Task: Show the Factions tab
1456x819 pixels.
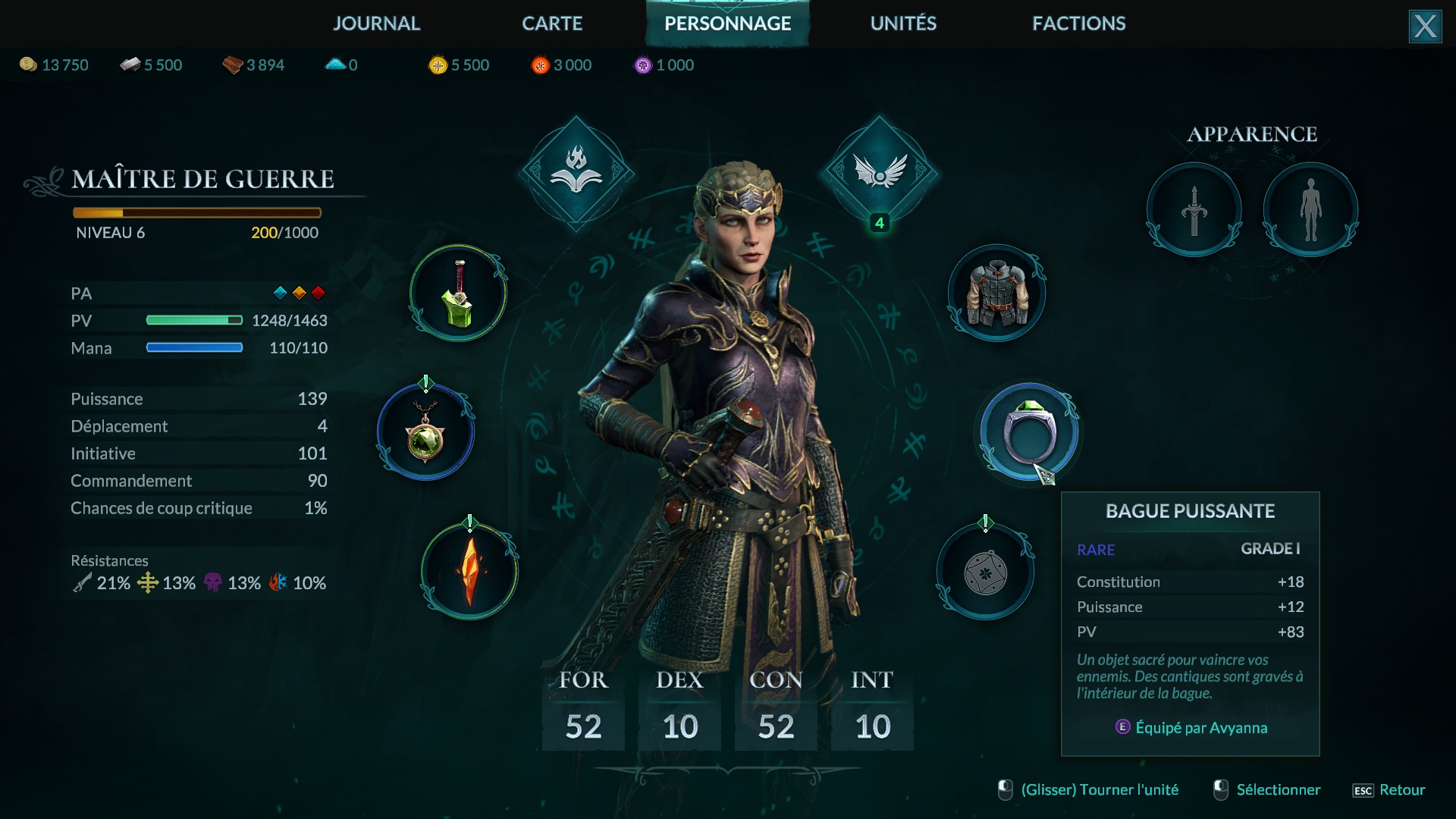Action: (1078, 24)
